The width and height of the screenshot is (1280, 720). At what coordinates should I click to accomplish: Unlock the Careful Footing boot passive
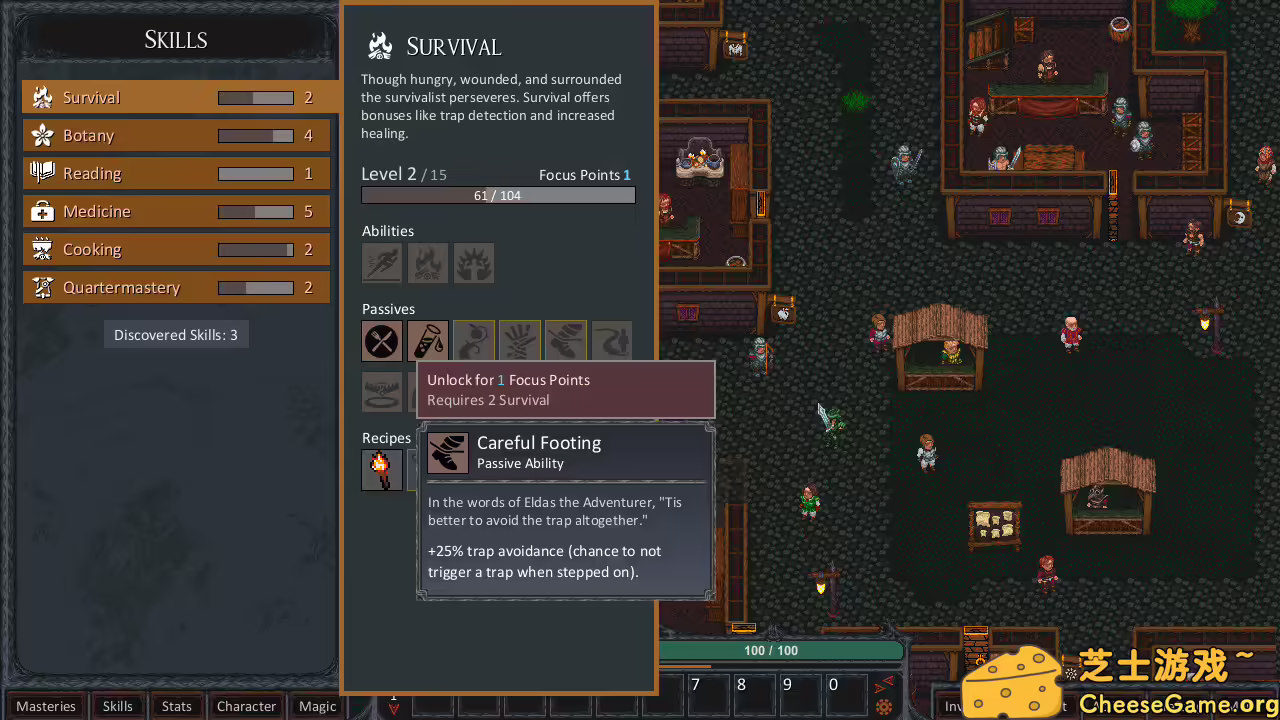tap(566, 341)
